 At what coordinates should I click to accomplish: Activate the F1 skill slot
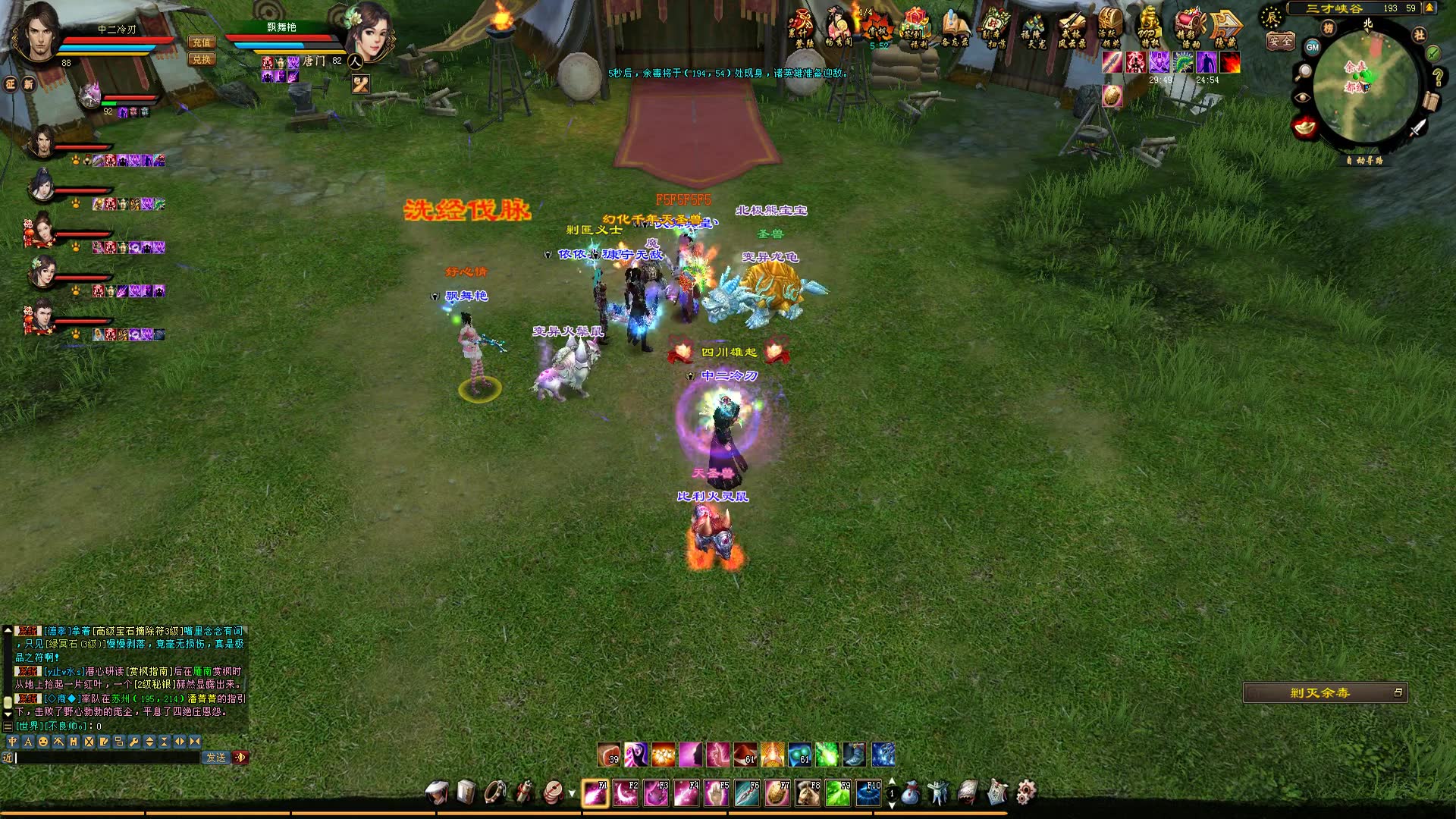[595, 793]
